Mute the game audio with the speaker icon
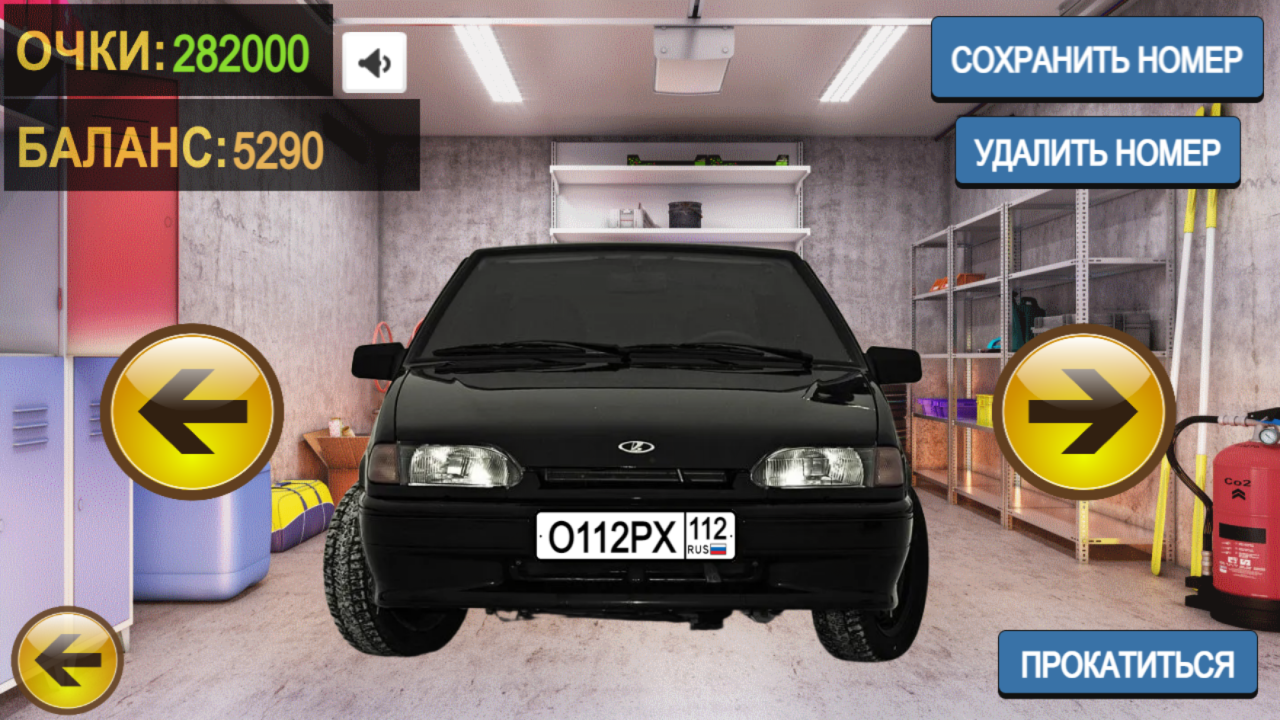This screenshot has height=720, width=1280. point(373,60)
